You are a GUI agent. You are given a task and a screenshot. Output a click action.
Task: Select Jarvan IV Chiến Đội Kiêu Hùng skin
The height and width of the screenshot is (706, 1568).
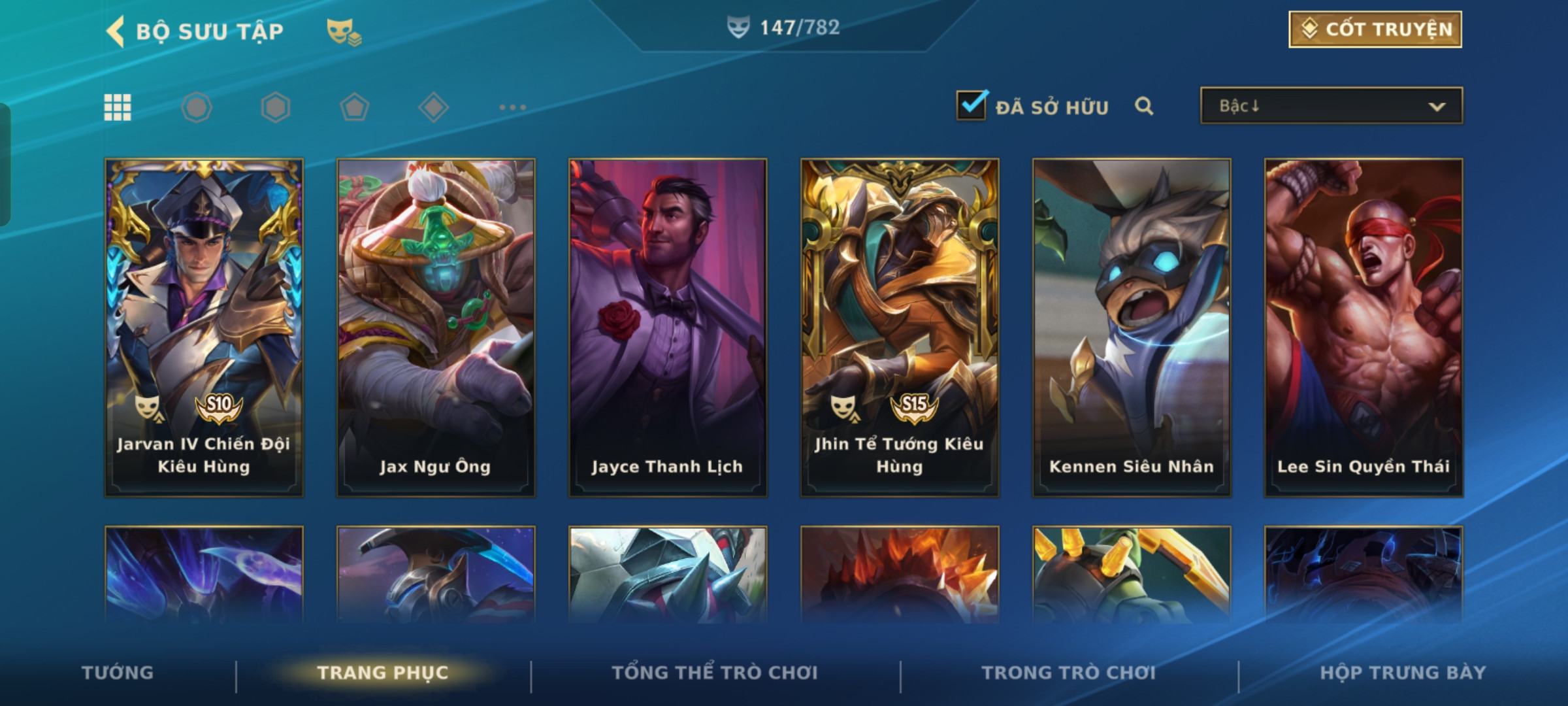tap(204, 327)
